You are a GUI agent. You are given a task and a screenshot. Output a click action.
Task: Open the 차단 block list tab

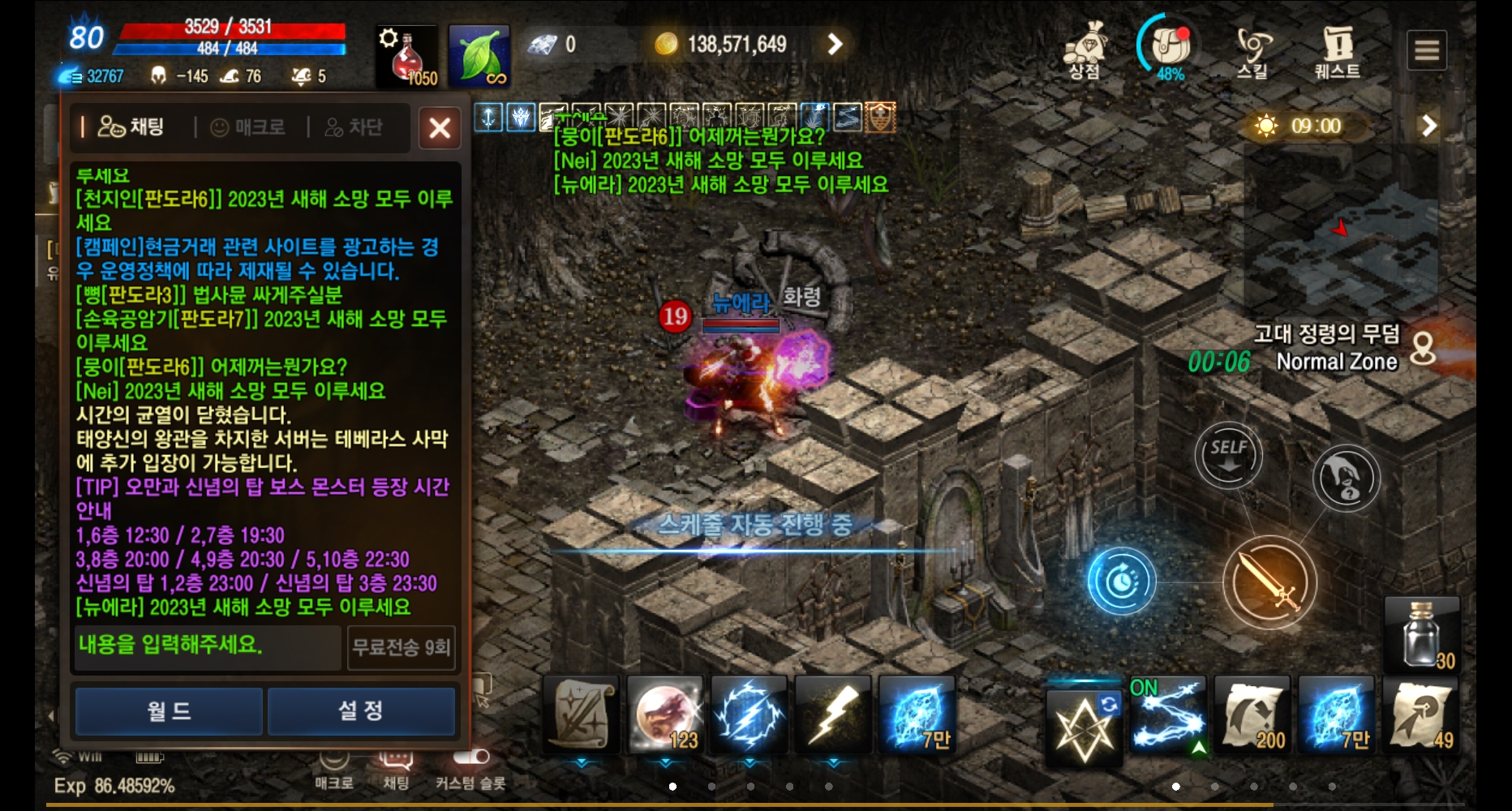click(x=354, y=127)
